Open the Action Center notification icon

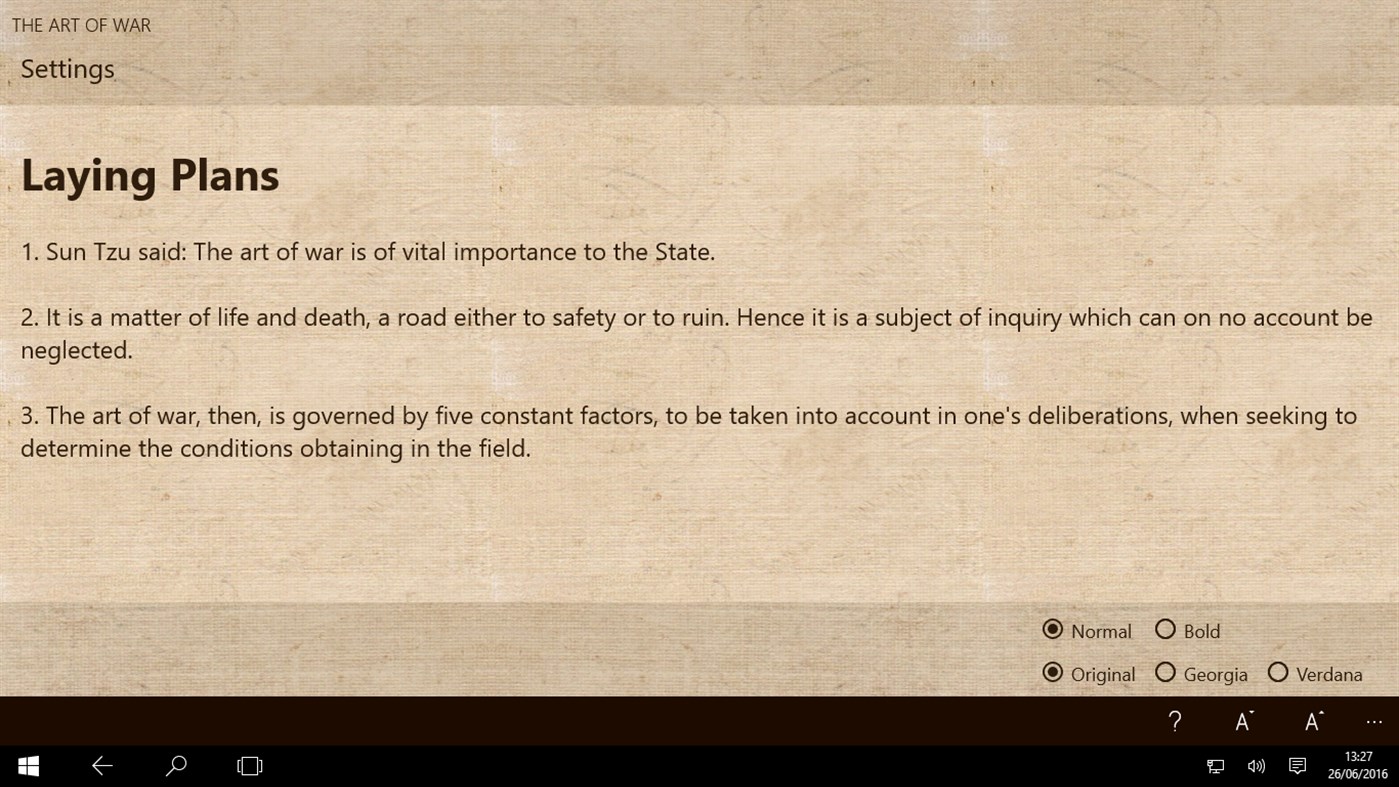tap(1297, 765)
